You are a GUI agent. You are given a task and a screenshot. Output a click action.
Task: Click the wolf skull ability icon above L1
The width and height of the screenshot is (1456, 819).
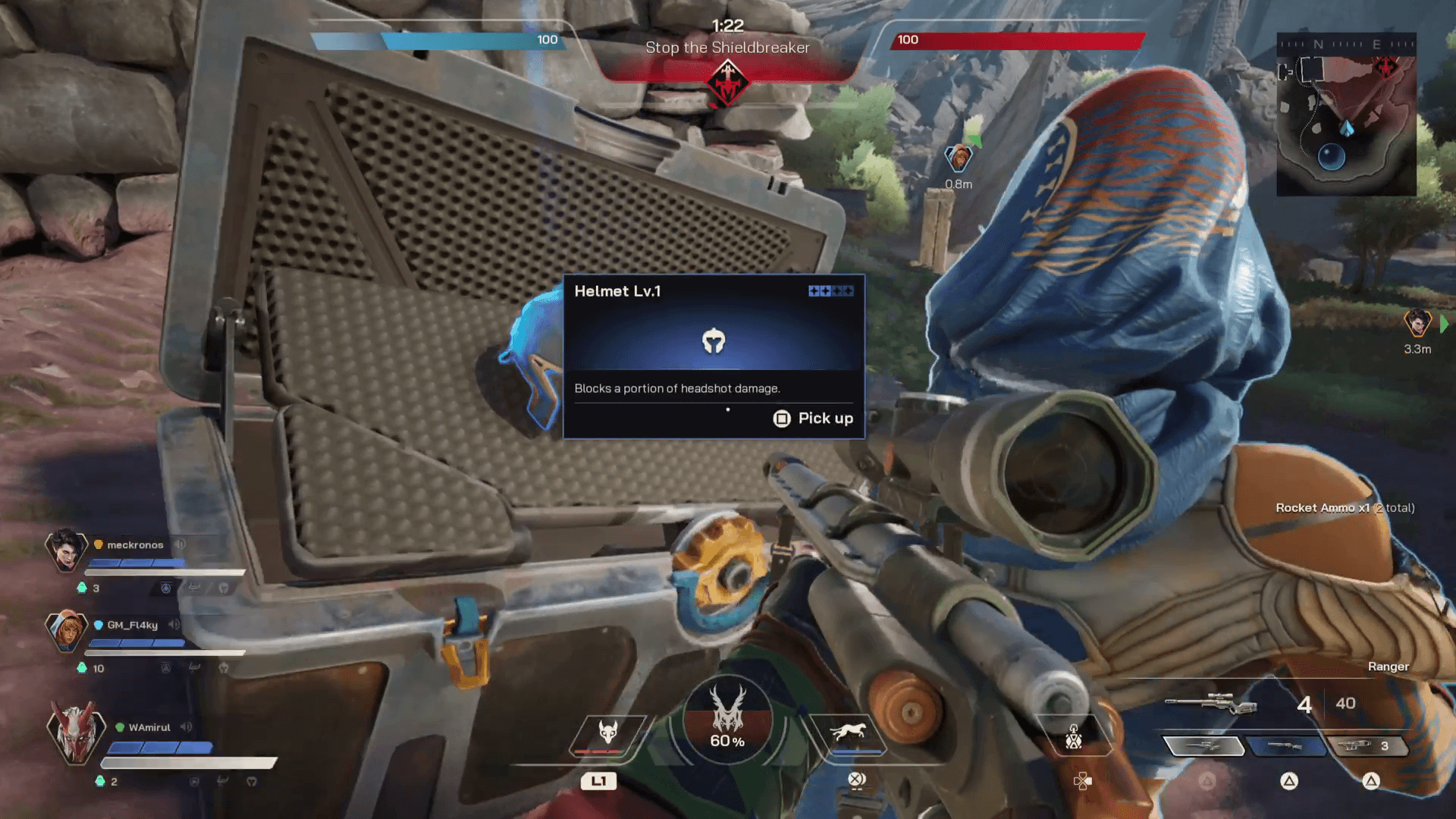point(607,730)
